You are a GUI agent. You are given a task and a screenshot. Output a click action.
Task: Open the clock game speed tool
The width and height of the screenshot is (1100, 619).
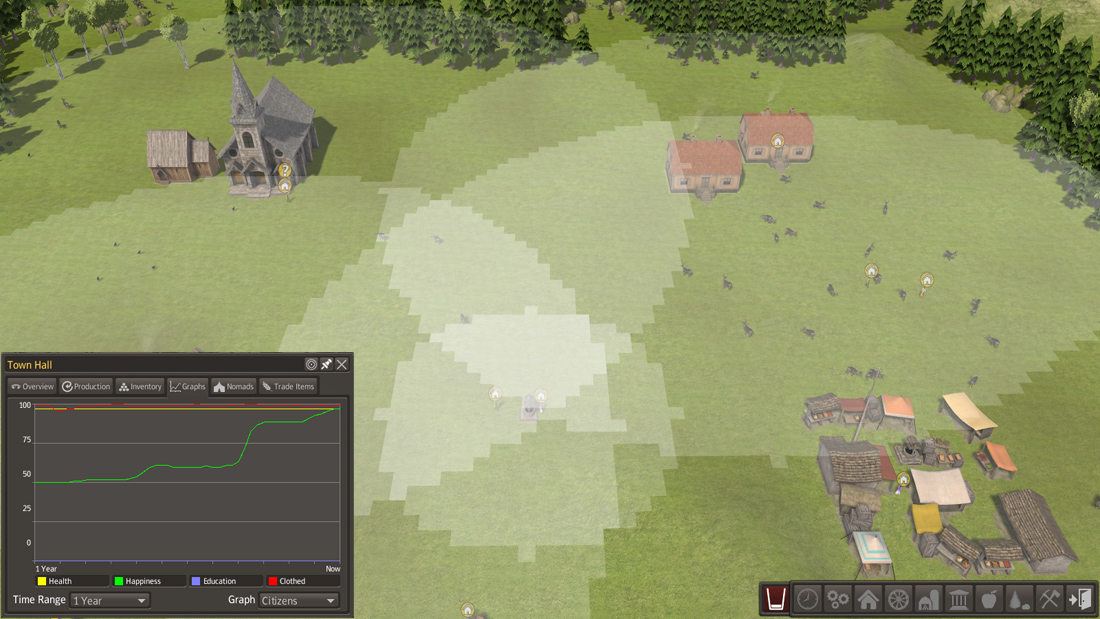tap(808, 599)
